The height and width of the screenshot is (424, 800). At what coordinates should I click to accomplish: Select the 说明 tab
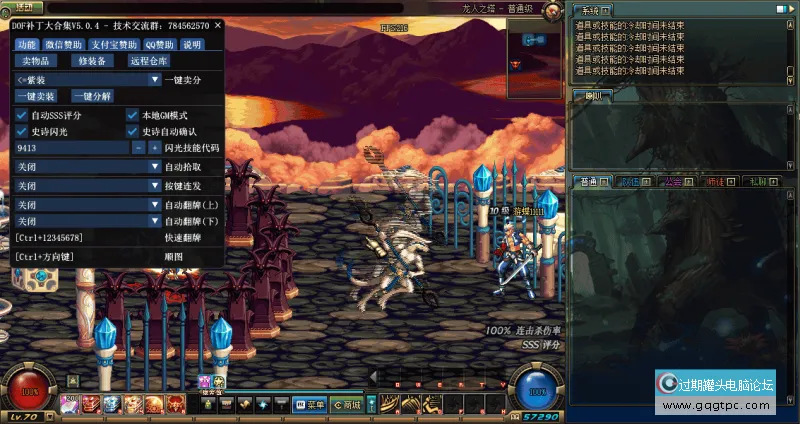coord(192,45)
